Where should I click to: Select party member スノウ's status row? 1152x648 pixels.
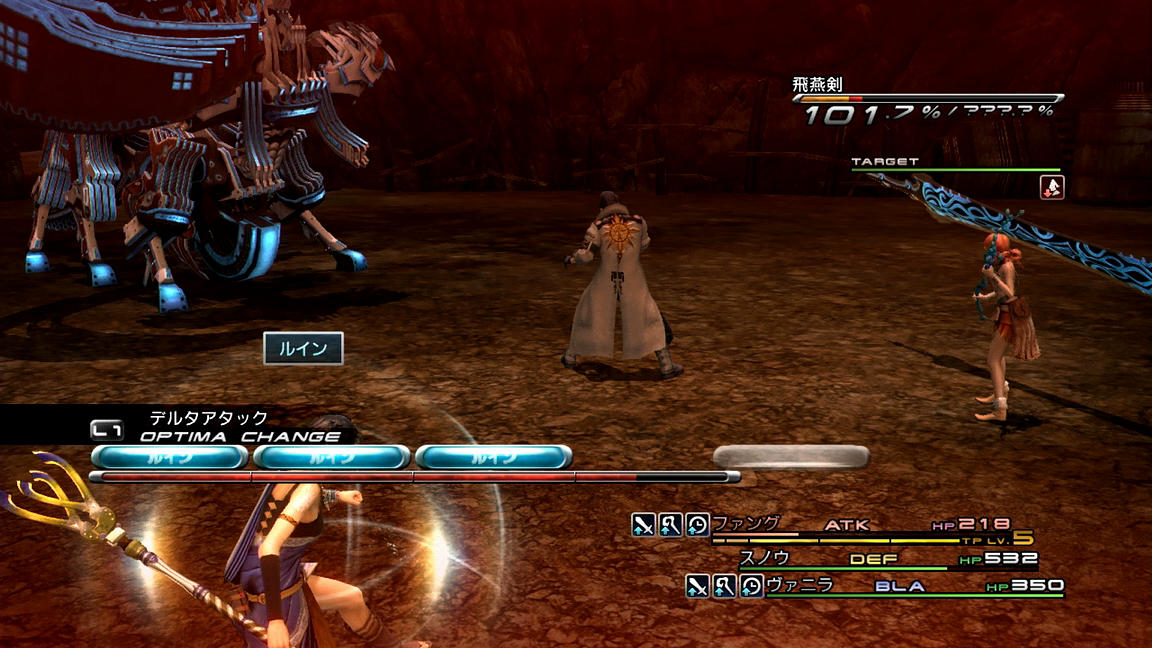888,559
